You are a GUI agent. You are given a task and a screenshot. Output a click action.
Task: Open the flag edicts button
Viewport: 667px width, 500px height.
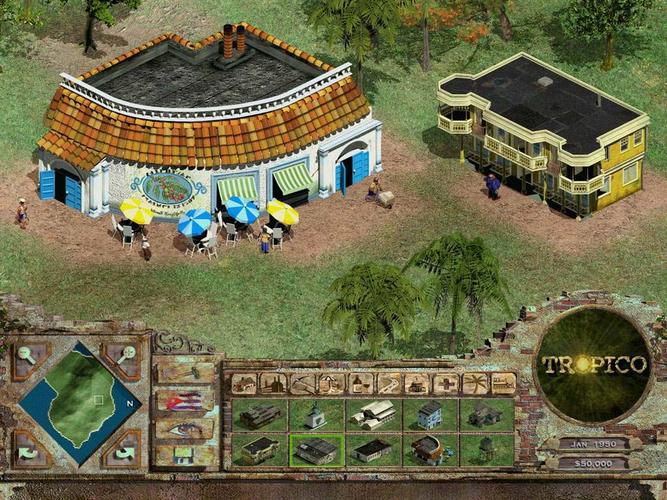[x=186, y=401]
